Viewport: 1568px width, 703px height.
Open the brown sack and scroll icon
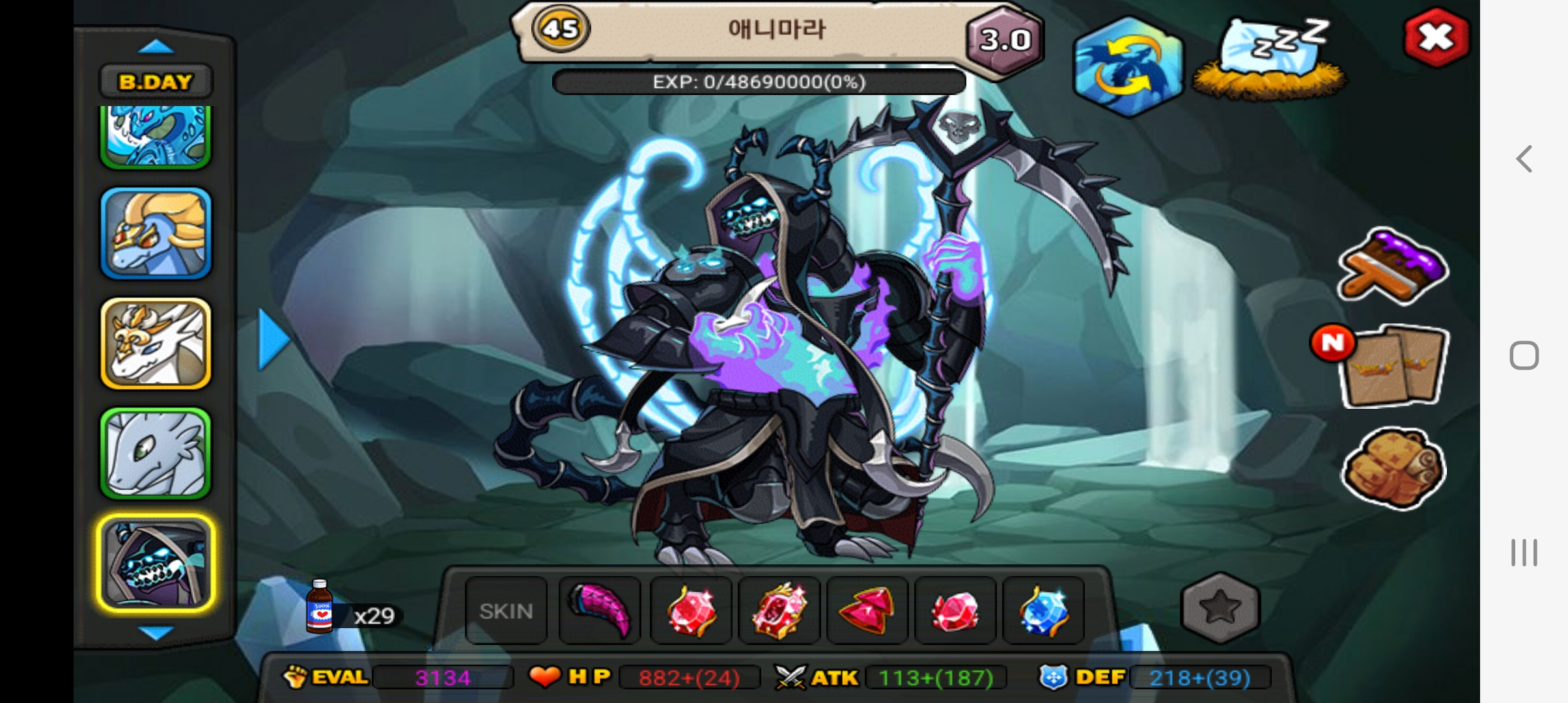1393,467
